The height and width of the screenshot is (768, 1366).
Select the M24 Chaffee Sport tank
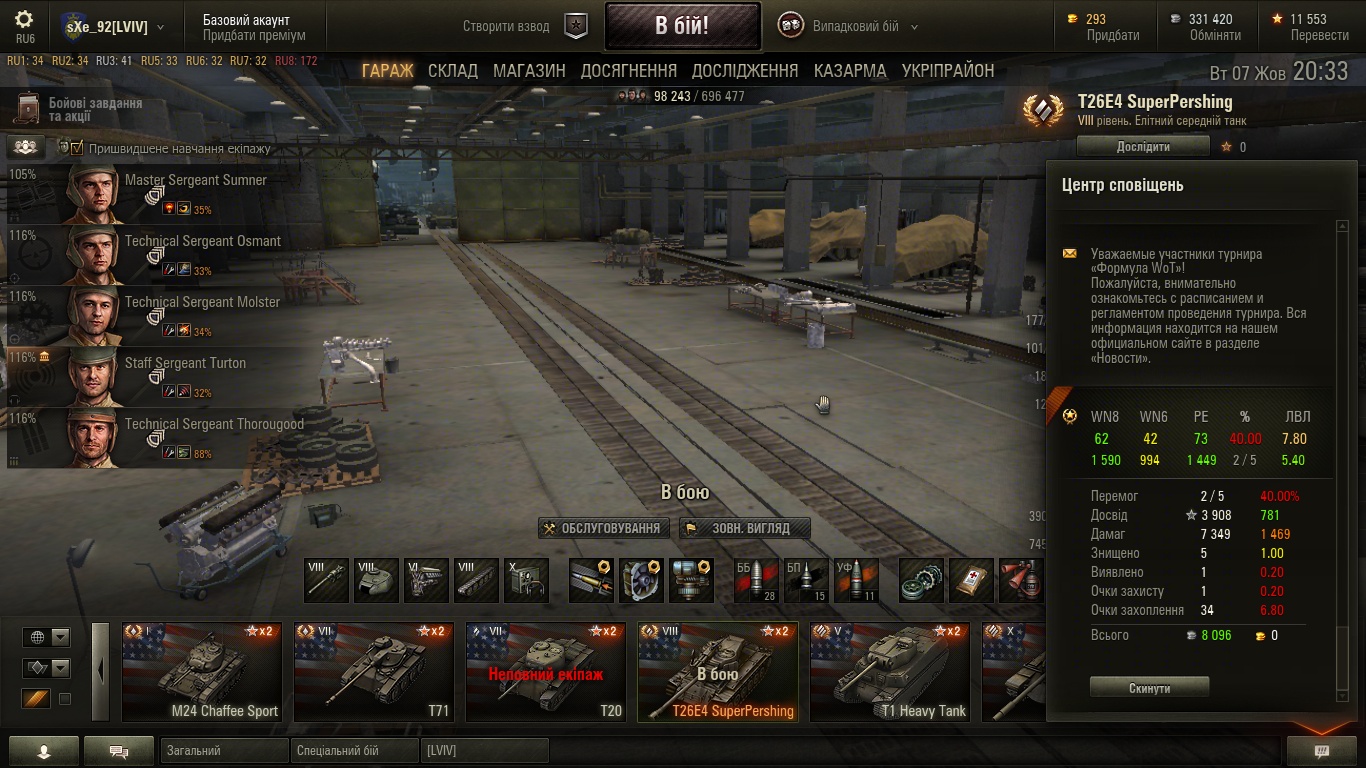(x=202, y=671)
